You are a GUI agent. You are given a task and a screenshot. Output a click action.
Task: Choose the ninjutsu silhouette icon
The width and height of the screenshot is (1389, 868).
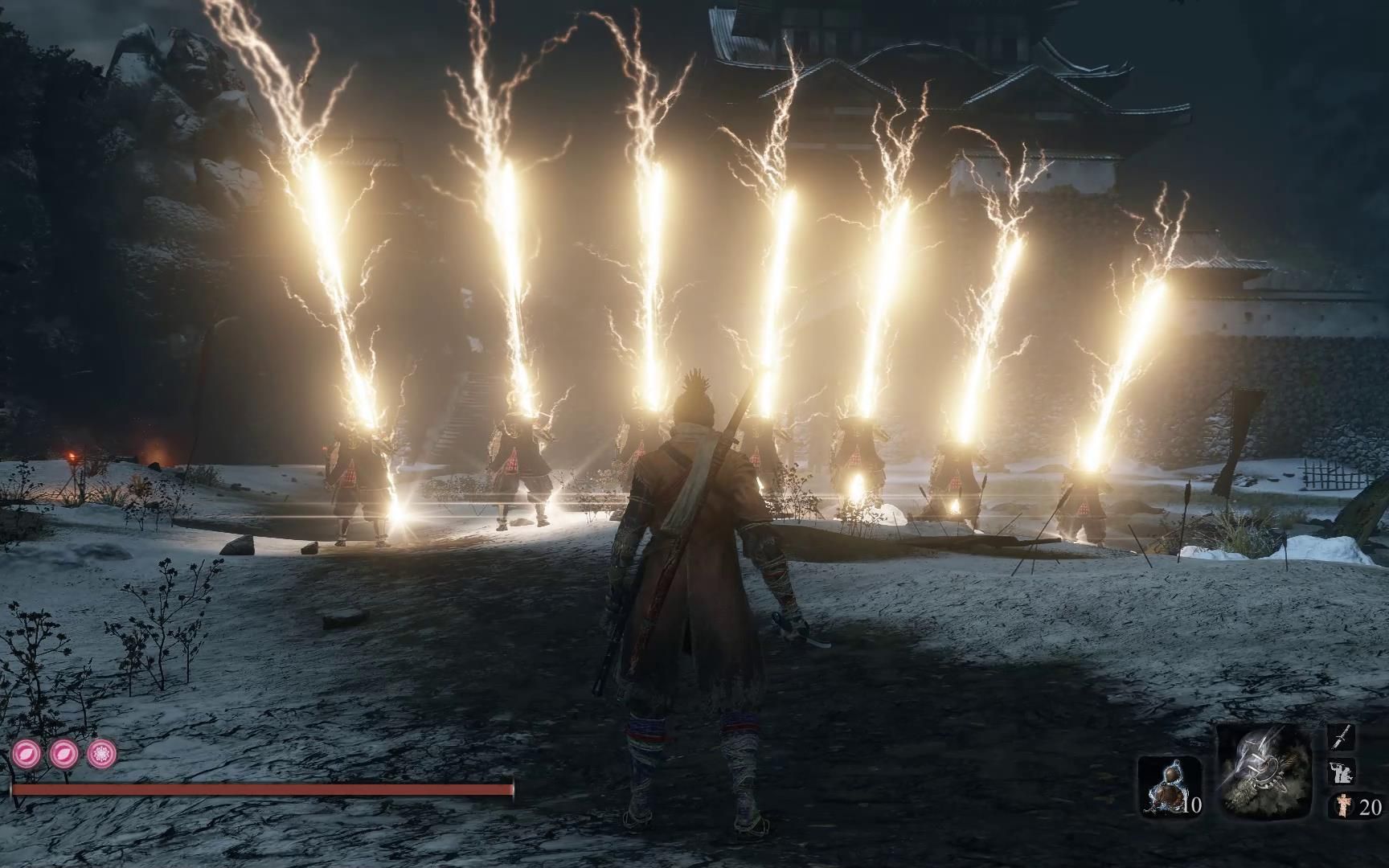(1342, 772)
